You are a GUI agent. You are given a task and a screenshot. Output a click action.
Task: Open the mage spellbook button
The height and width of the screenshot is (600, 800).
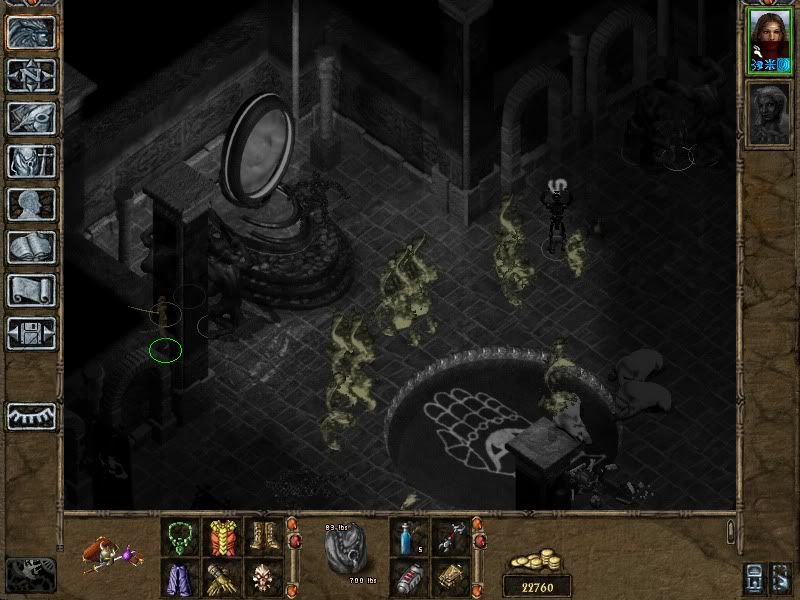point(30,247)
